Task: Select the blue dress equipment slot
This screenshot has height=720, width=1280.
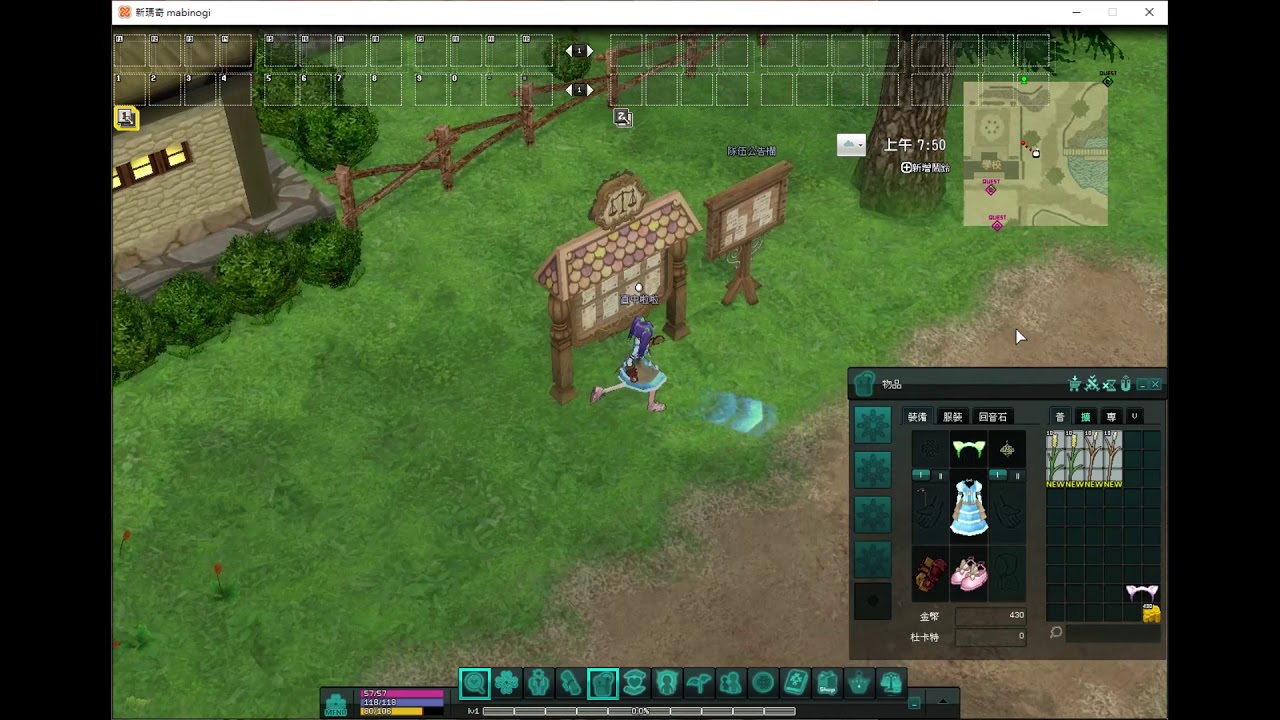Action: 968,507
